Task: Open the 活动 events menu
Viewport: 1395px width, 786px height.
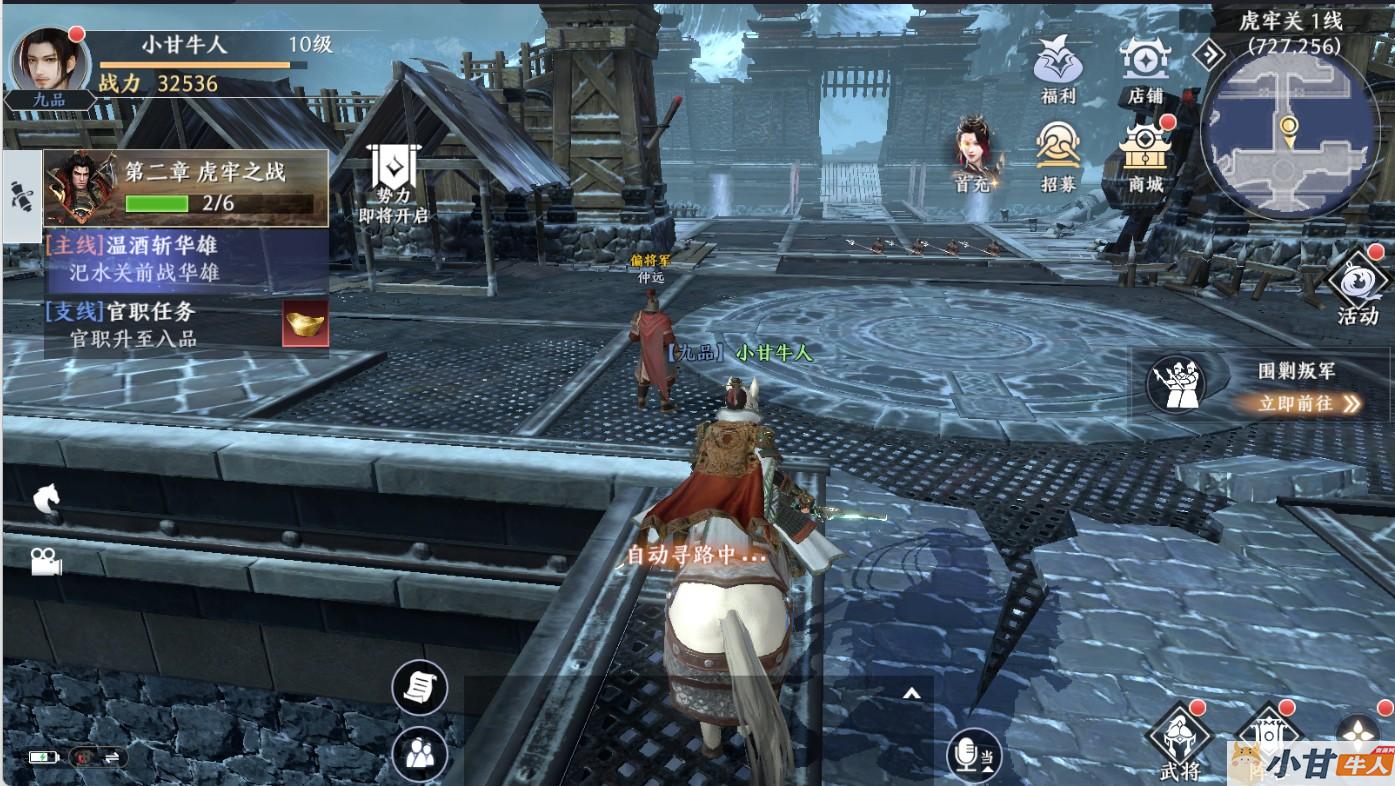Action: click(1357, 287)
